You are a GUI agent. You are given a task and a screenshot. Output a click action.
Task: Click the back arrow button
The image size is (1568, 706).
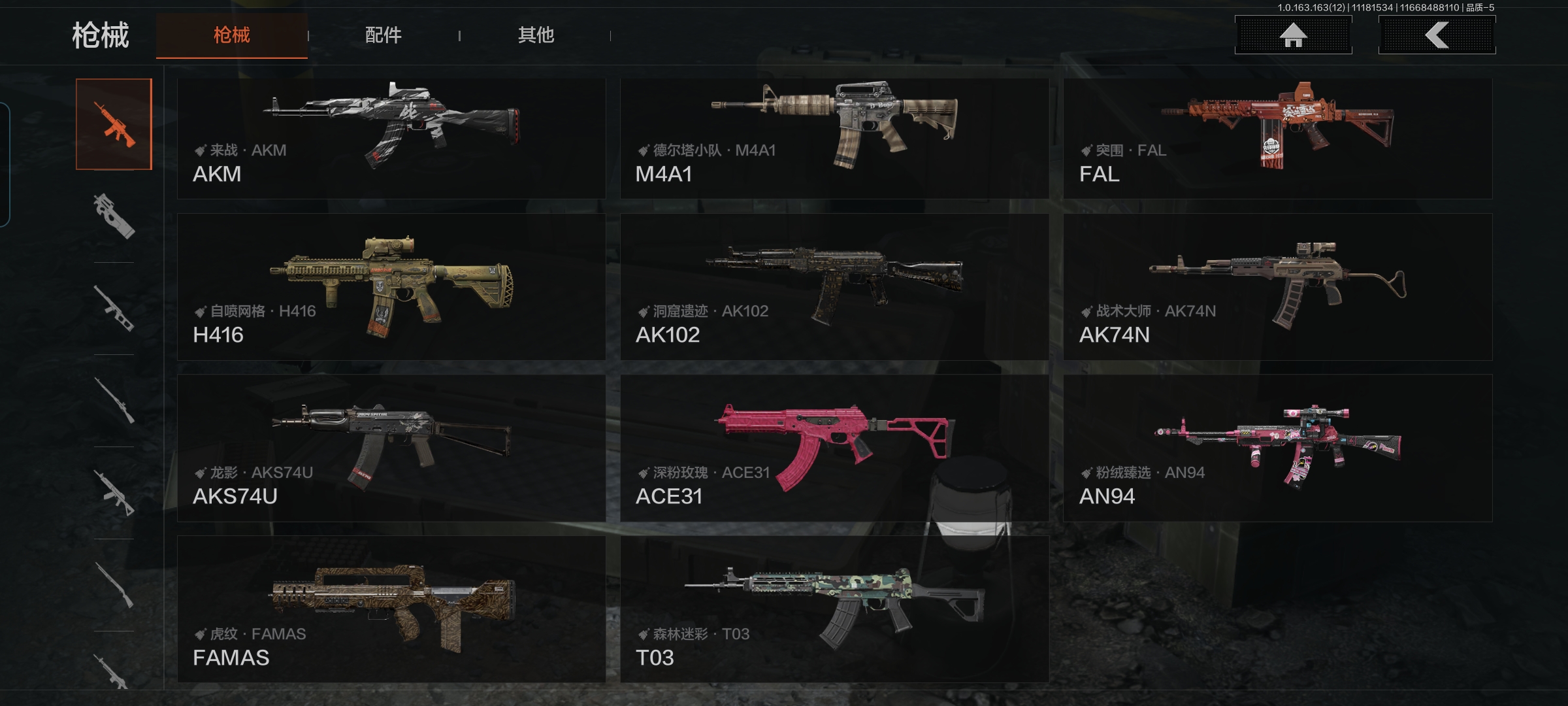pos(1437,35)
